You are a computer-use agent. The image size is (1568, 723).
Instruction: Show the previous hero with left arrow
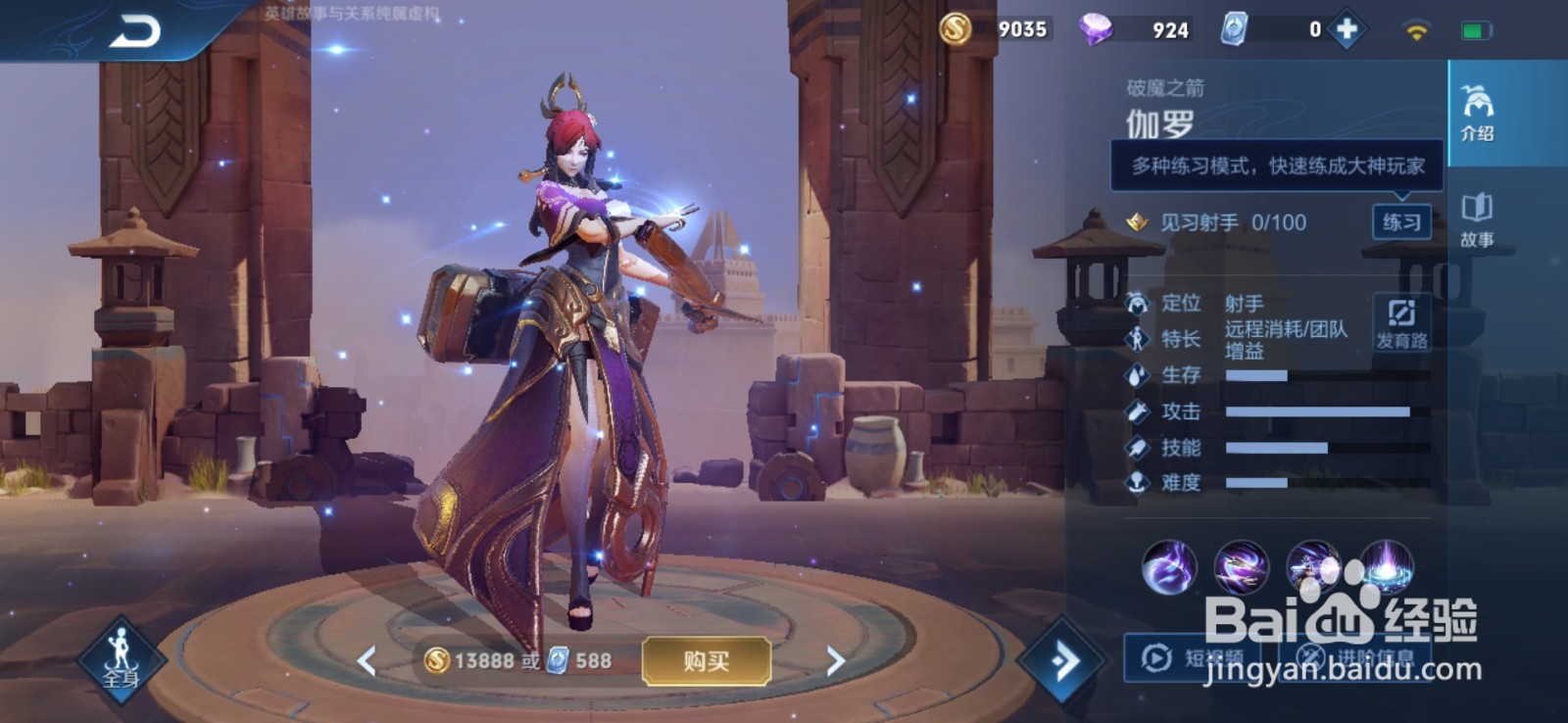point(367,661)
